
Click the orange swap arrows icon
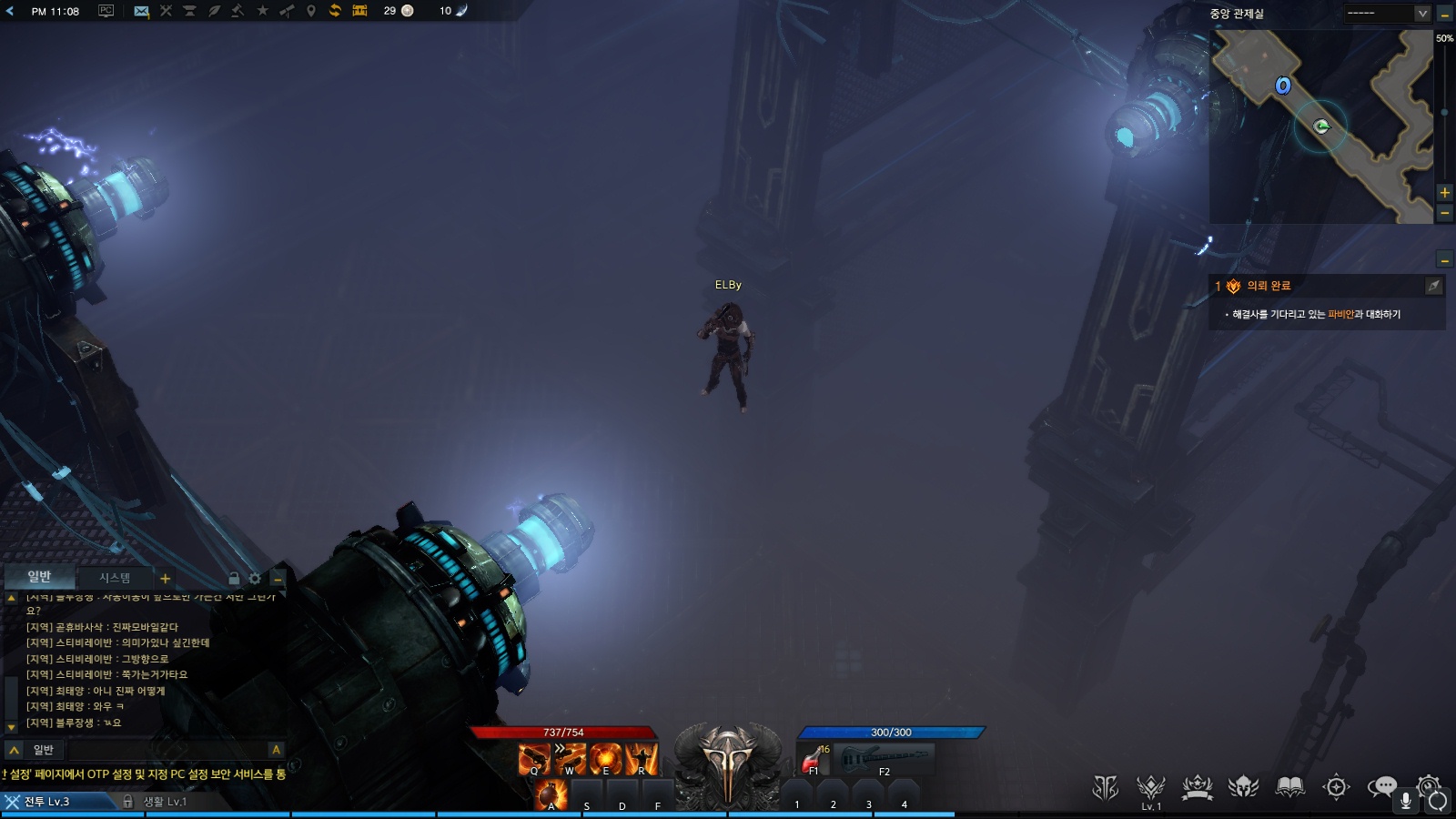[x=335, y=11]
